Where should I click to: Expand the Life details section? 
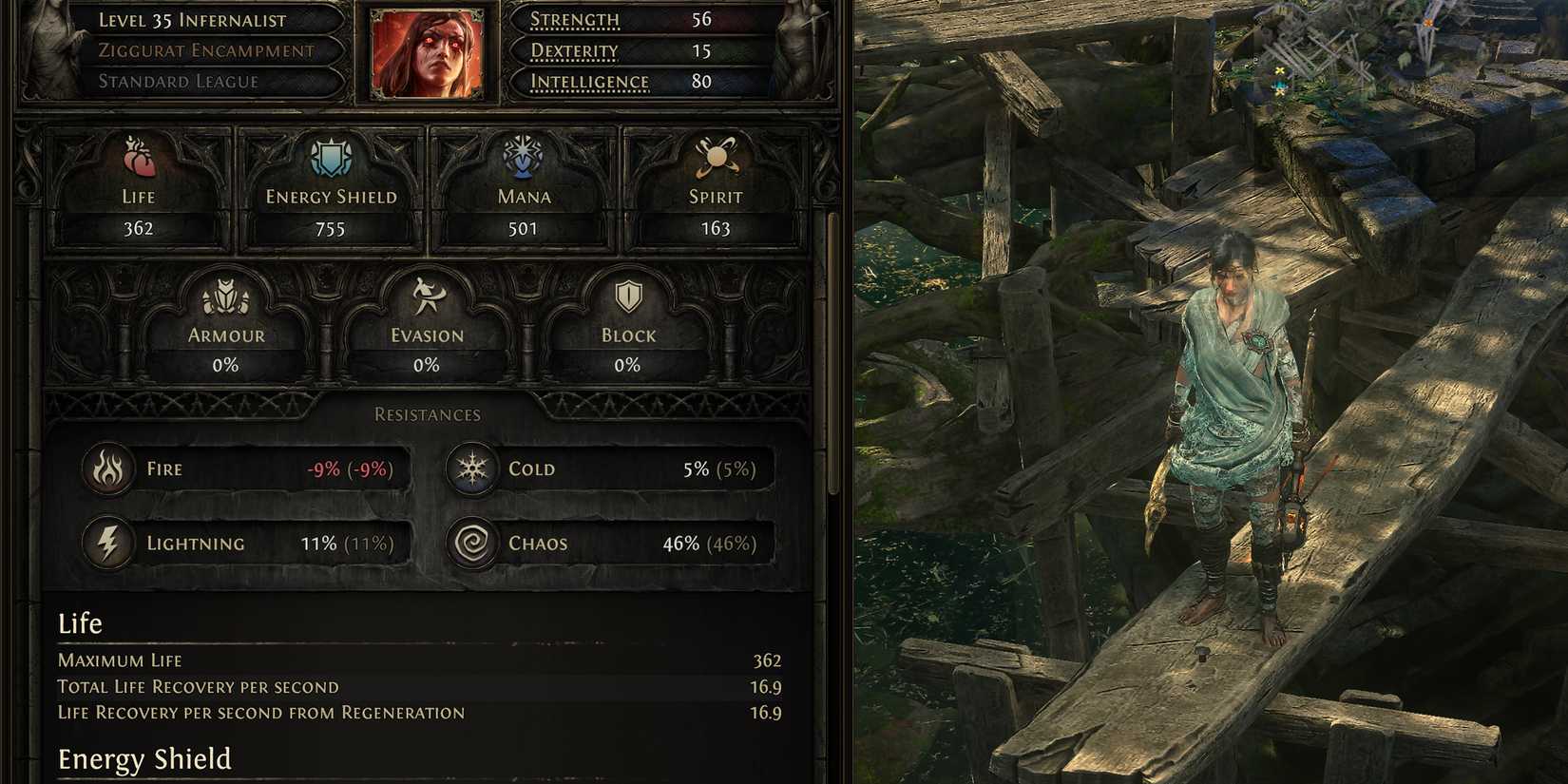click(80, 623)
